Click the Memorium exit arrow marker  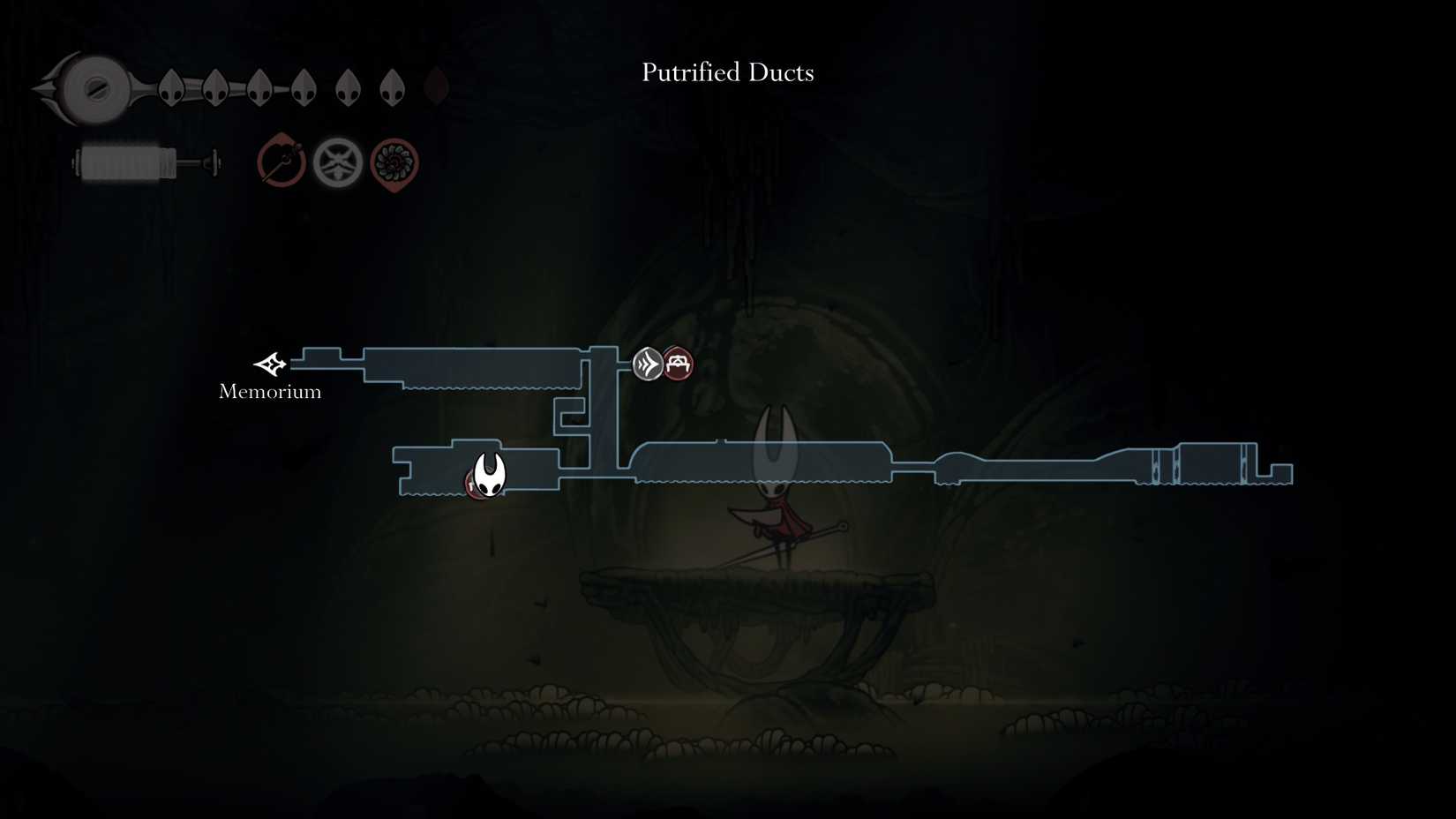click(x=270, y=364)
